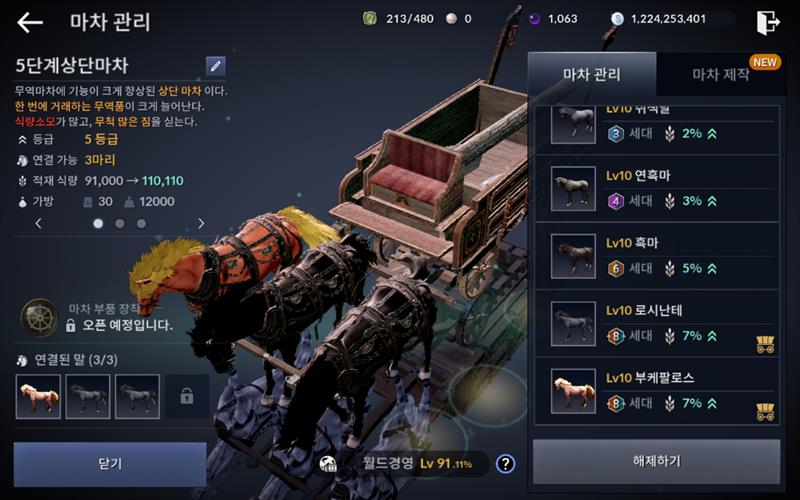800x500 pixels.
Task: Select the 흑마 horse row
Action: 663,255
